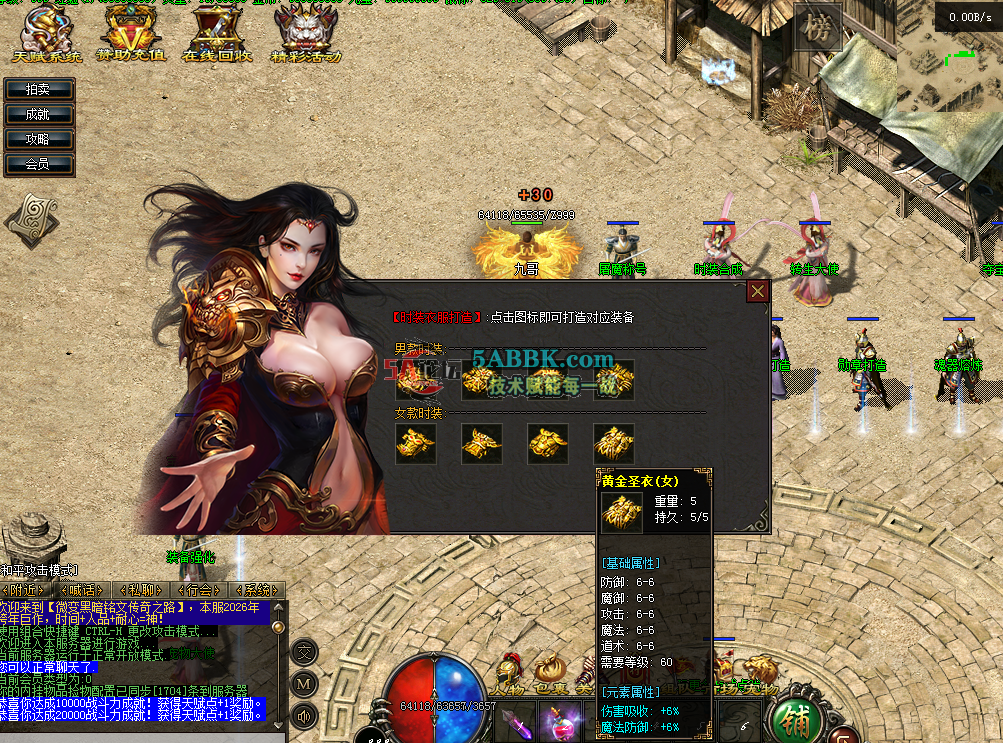This screenshot has width=1003, height=743.
Task: Switch chat to the 系统 tab
Action: pos(256,590)
